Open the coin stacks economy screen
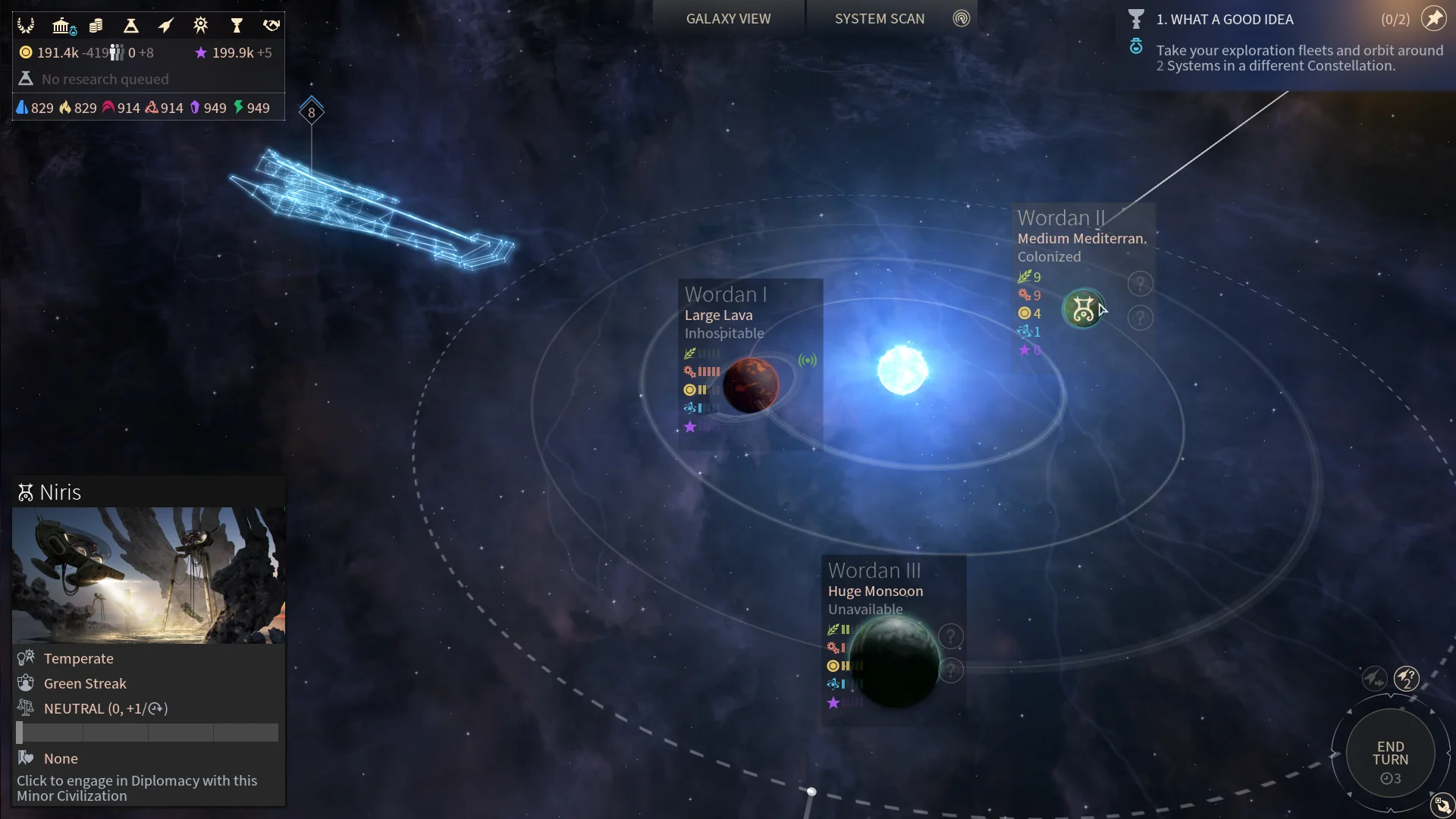 [96, 26]
